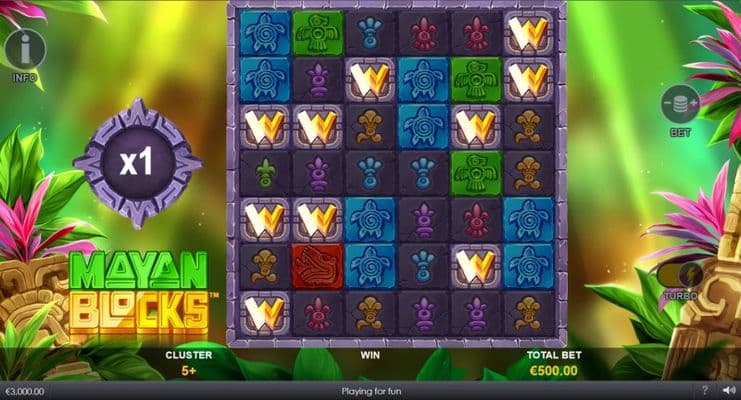Toggle the TURBO spin switch
Viewport: 741px width, 400px height.
pyautogui.click(x=680, y=273)
